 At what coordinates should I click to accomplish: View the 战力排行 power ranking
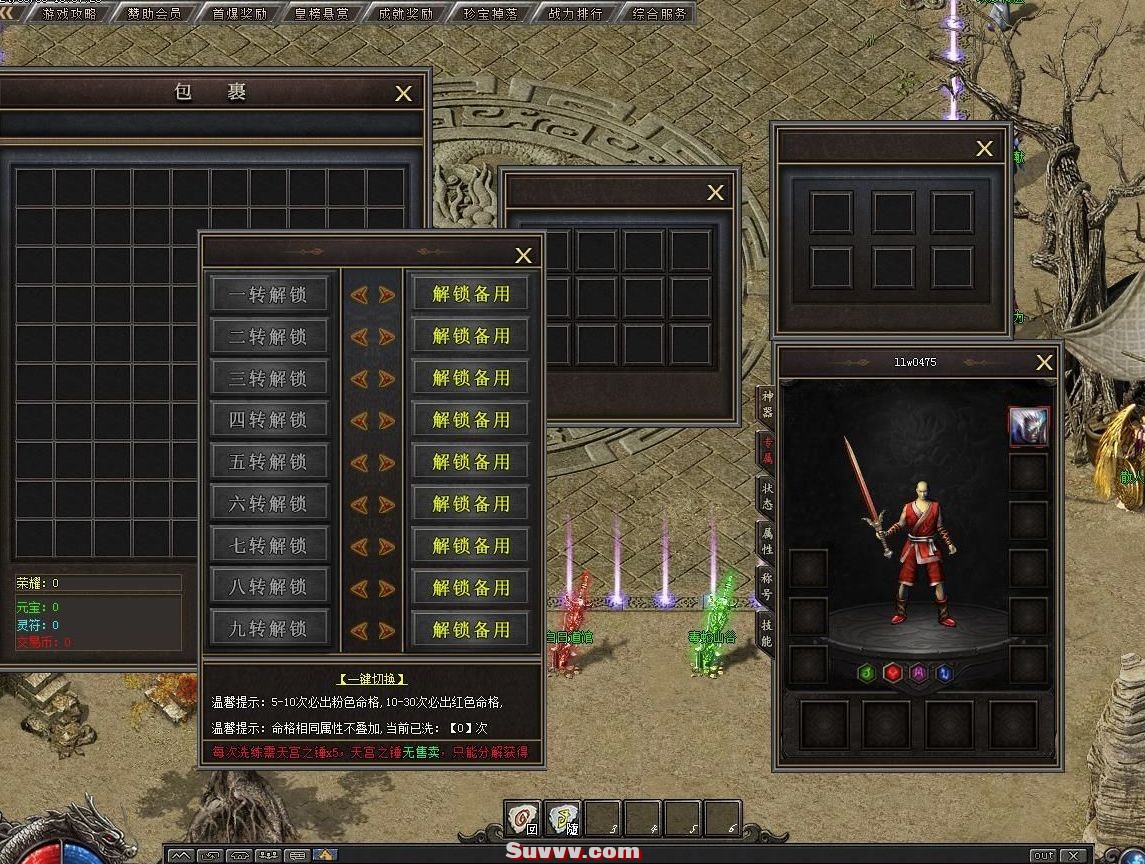[575, 13]
